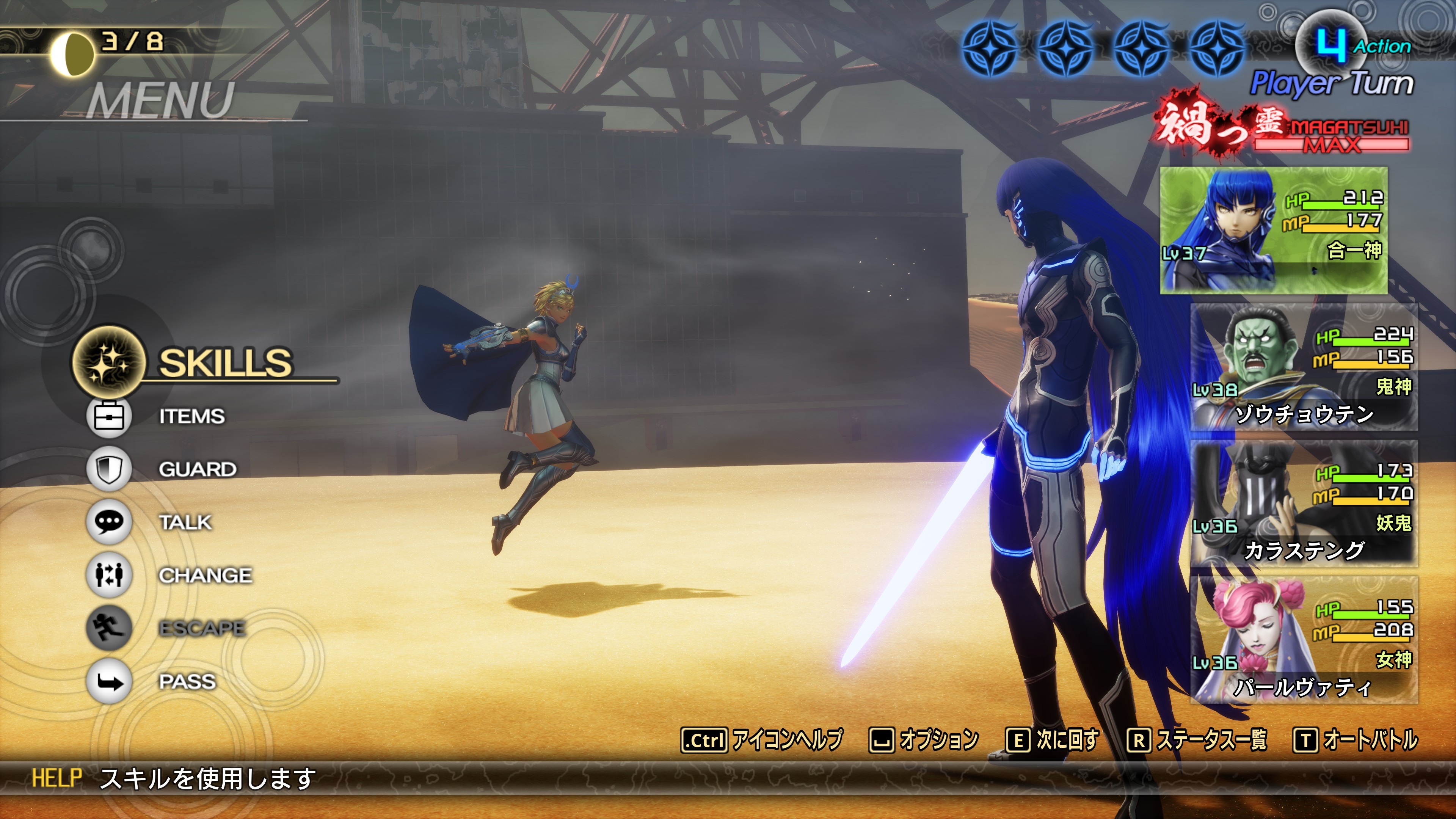Select PASS to skip the turn
Screen dimensions: 1456x819
pos(187,682)
